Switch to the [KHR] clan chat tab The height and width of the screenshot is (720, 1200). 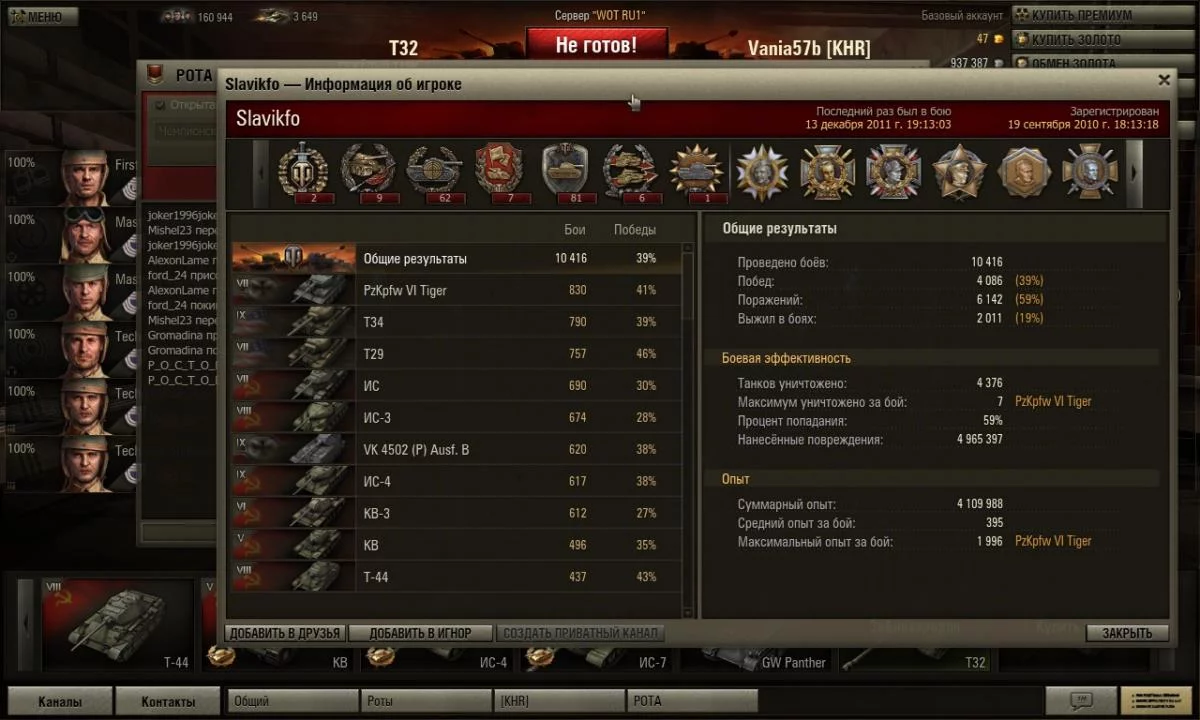point(559,701)
